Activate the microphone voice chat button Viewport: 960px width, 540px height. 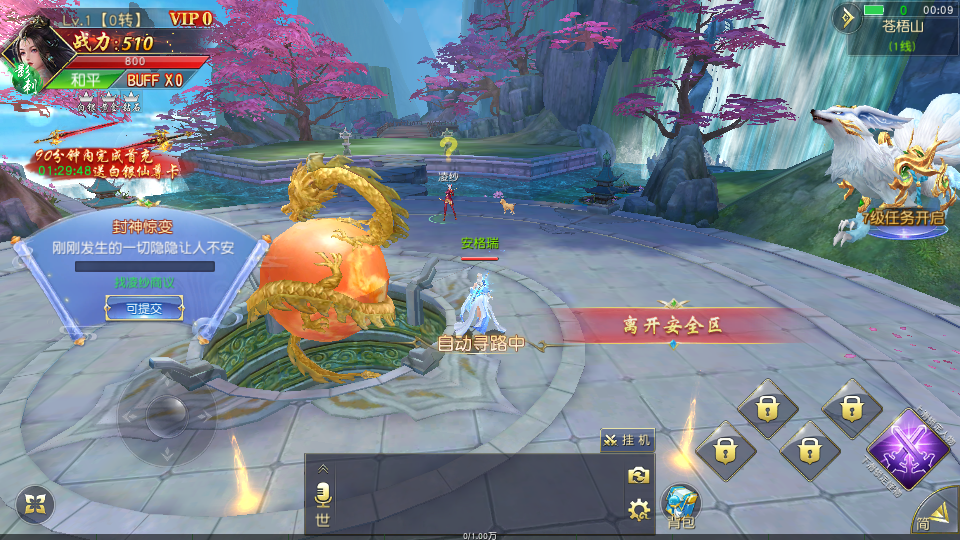coord(322,495)
